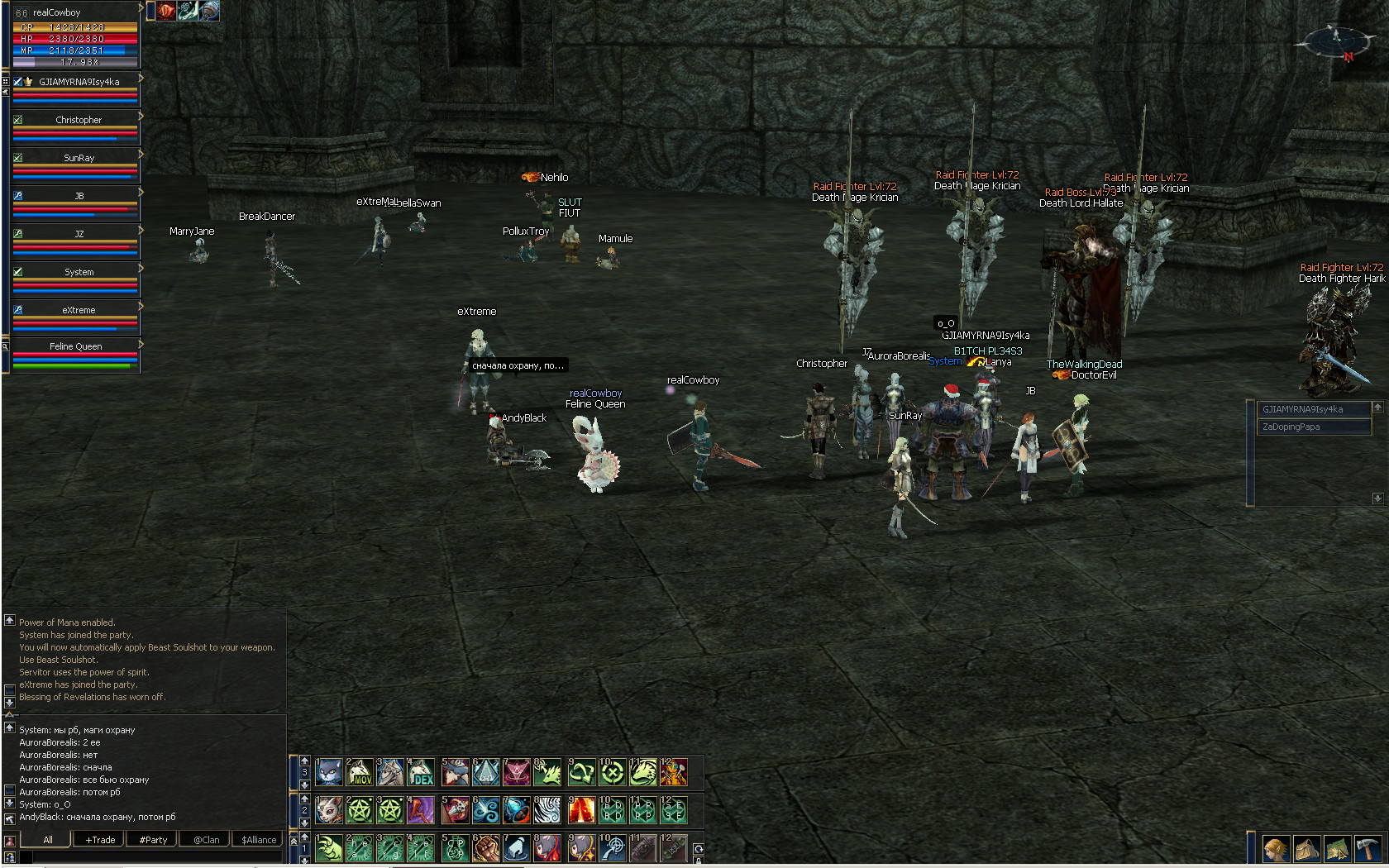
Task: Pick ZaDopingPapa from the right-side name list
Action: pos(1311,427)
